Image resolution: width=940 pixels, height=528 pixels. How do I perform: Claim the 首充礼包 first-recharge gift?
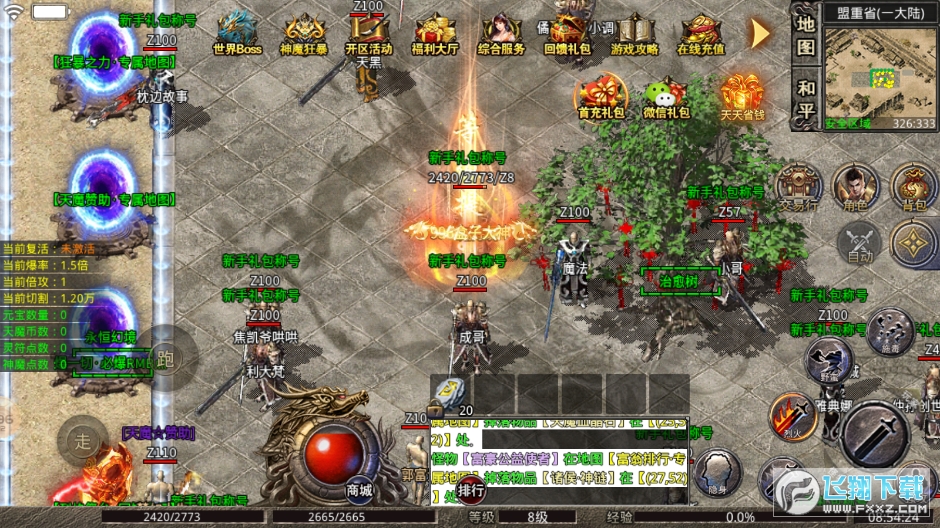point(600,97)
